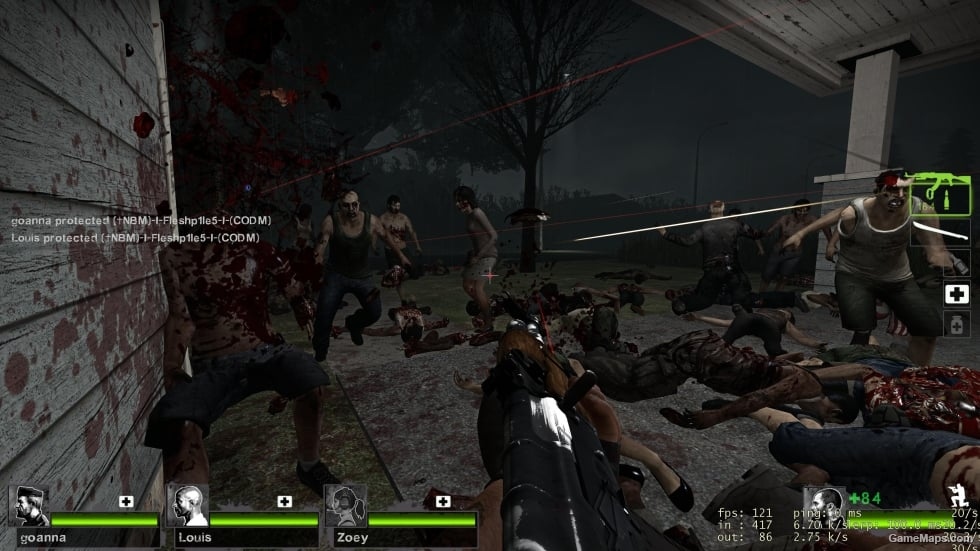Click goanna's teammate portrait
Viewport: 980px width, 551px height.
[29, 507]
